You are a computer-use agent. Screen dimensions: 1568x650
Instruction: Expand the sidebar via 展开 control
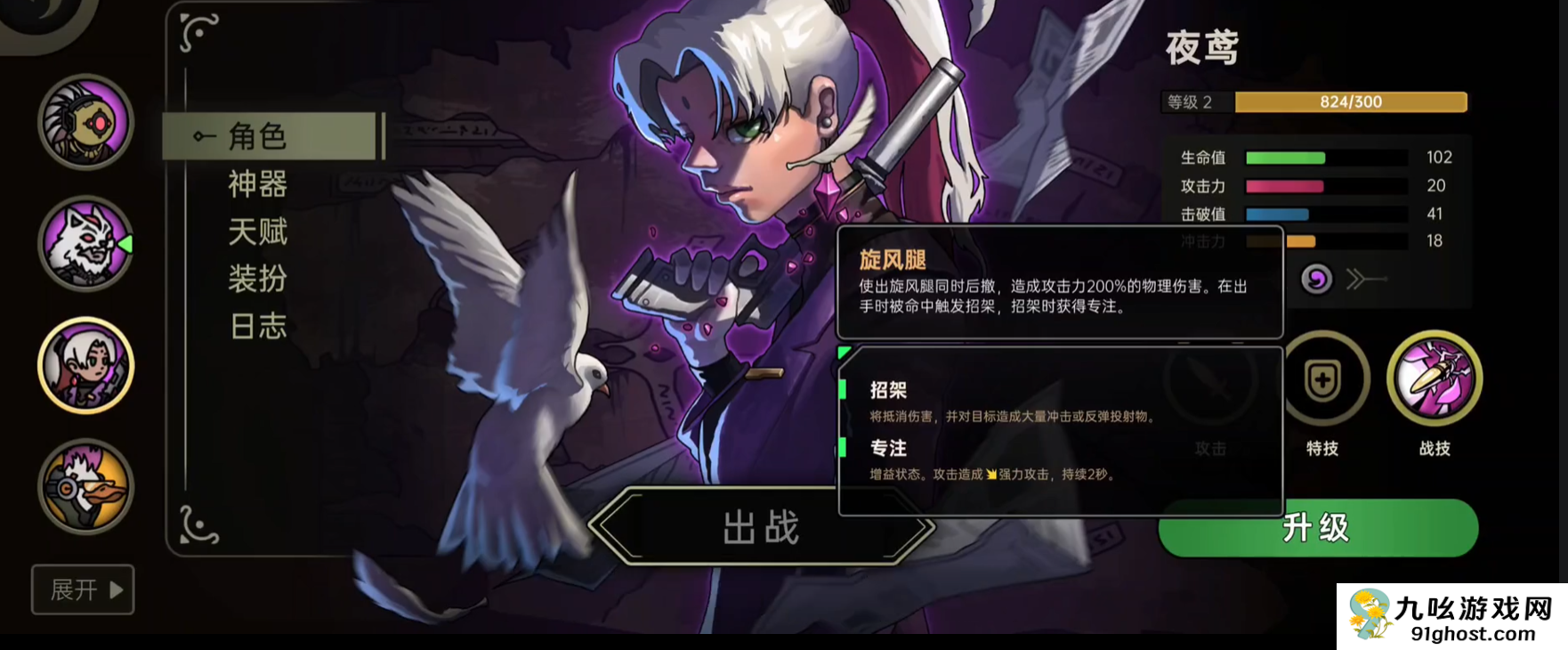tap(83, 590)
